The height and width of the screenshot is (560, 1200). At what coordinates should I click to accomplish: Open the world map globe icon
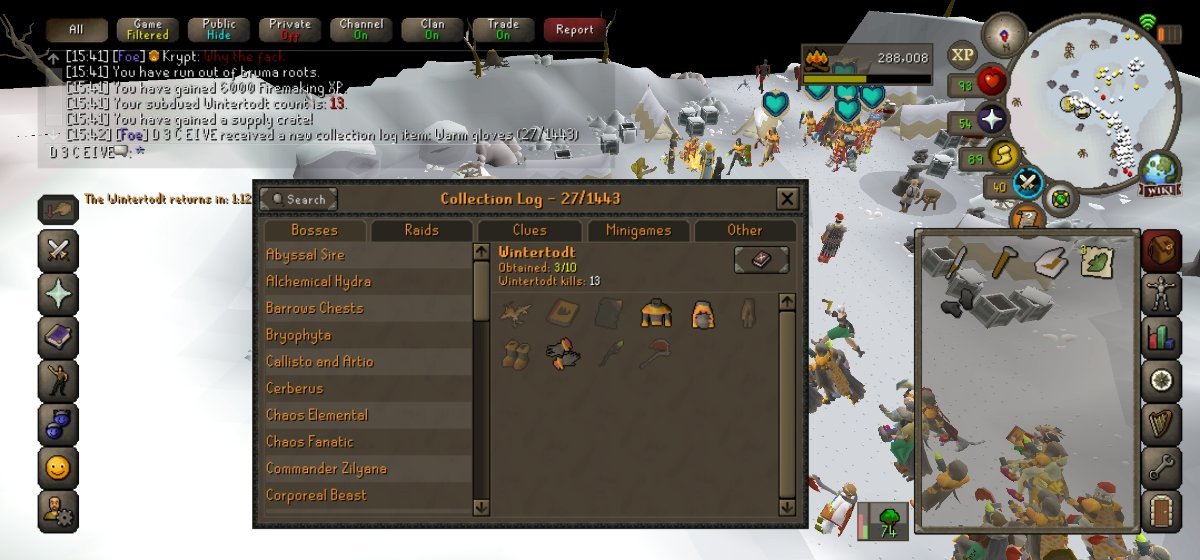[x=1160, y=172]
